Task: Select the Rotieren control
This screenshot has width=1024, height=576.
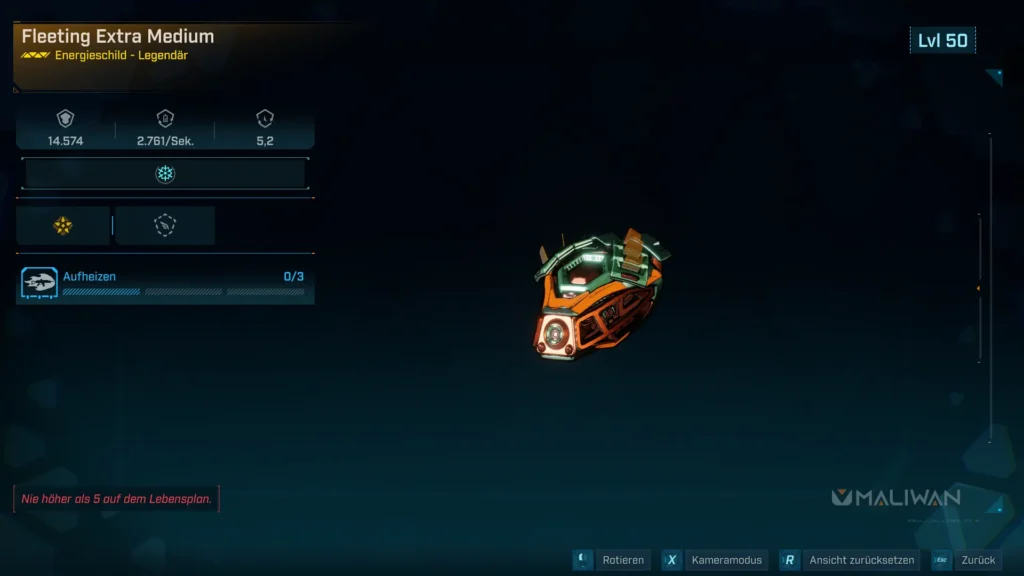Action: click(612, 561)
